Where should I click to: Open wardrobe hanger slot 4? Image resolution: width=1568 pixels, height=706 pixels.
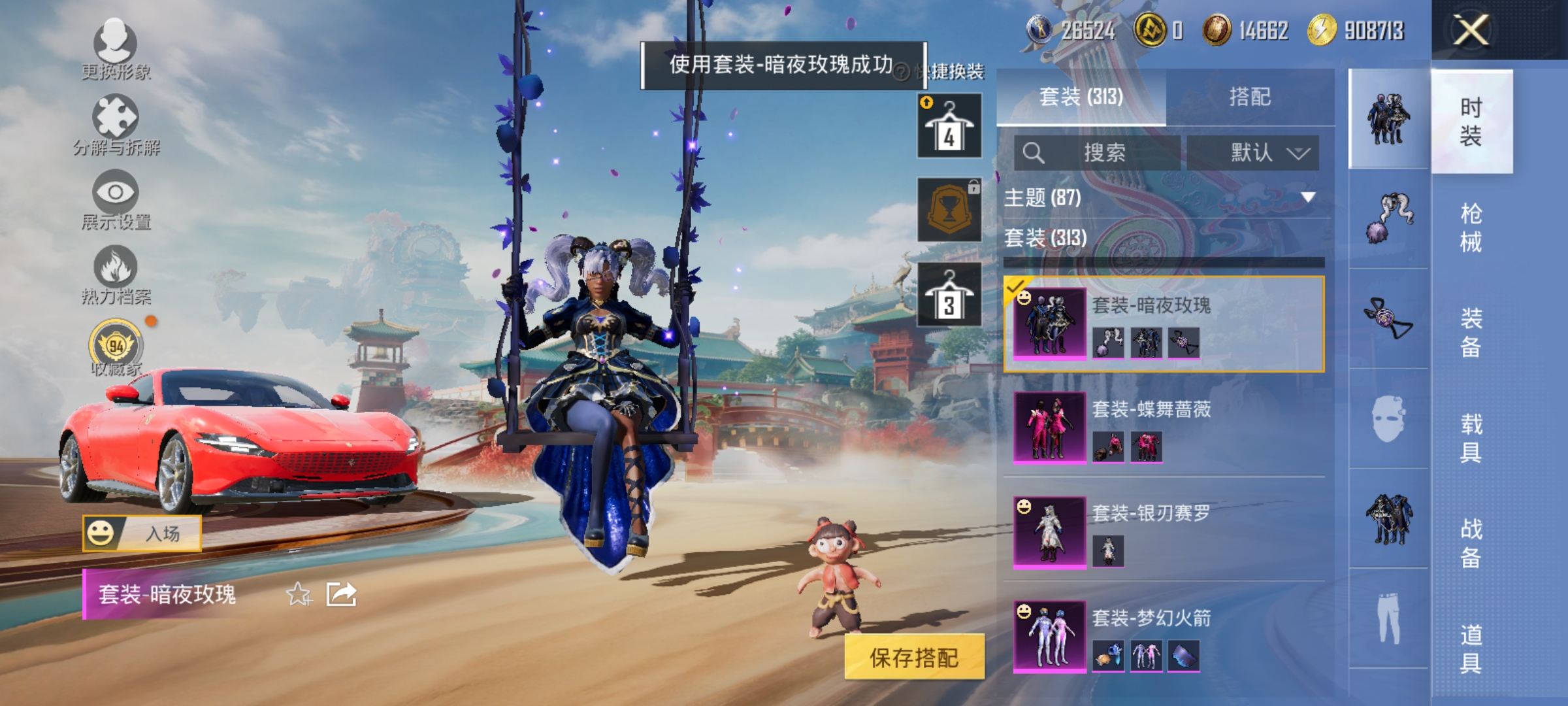(949, 124)
